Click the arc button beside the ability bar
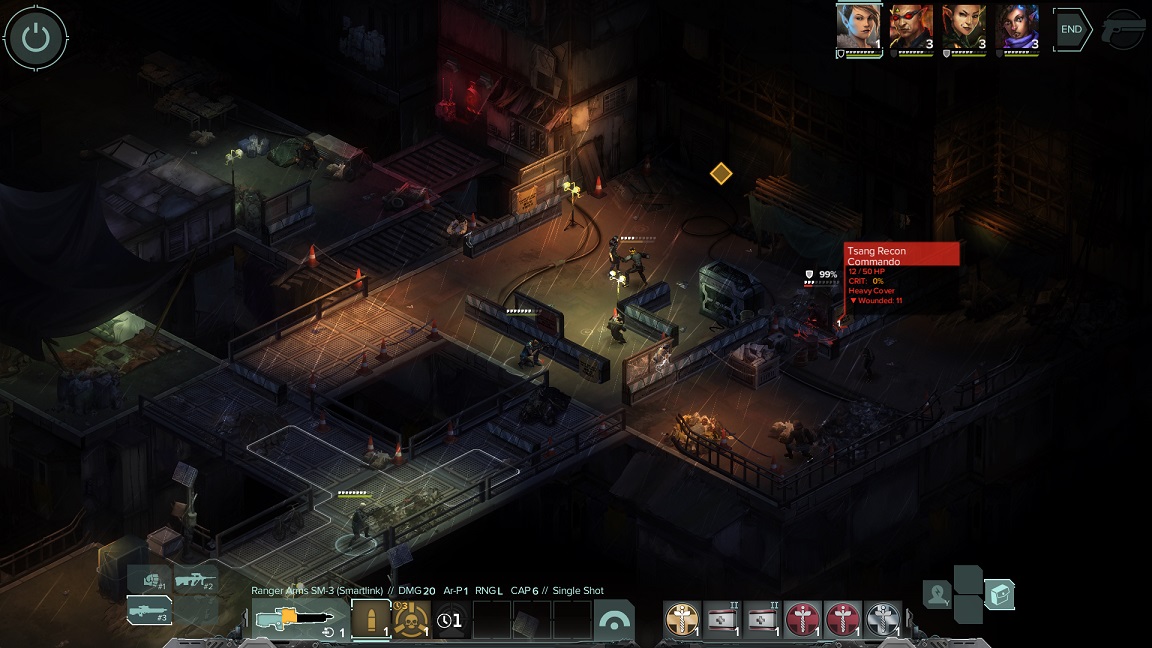The height and width of the screenshot is (648, 1152). (x=614, y=620)
